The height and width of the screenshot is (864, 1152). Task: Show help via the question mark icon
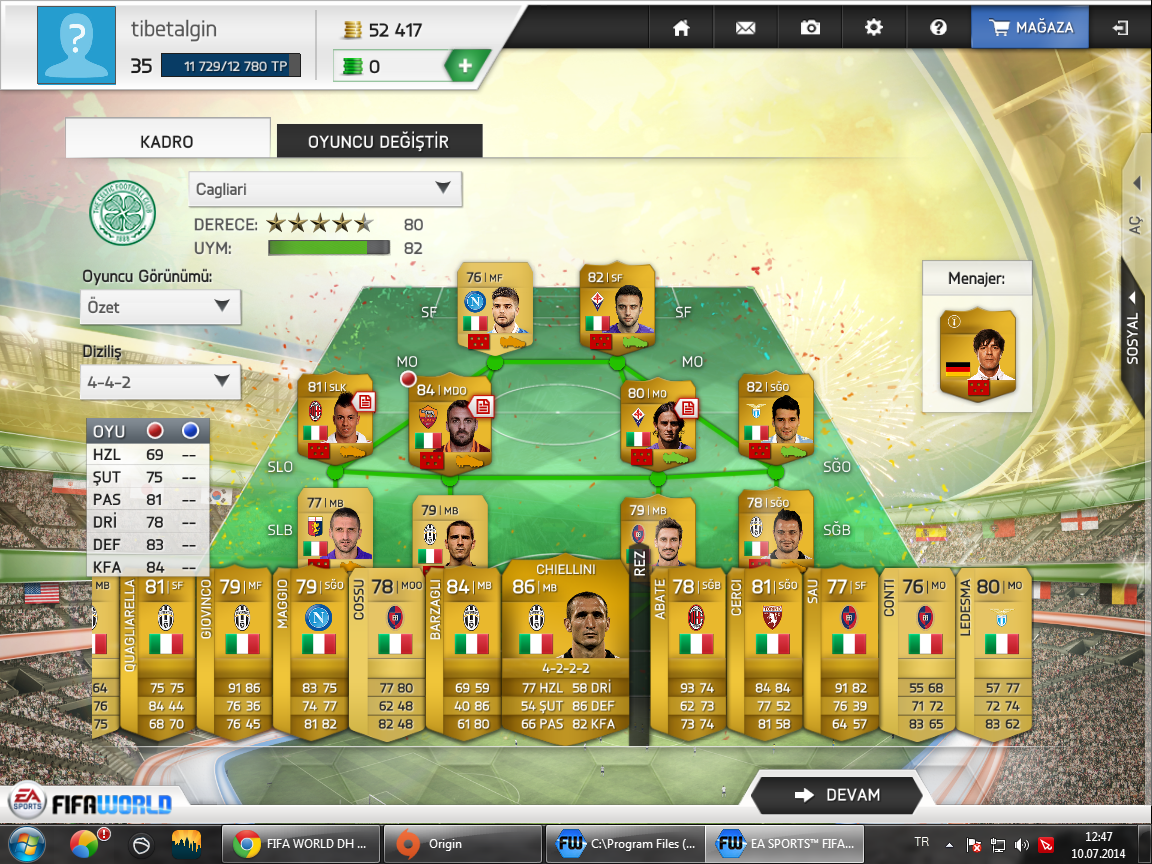[938, 28]
